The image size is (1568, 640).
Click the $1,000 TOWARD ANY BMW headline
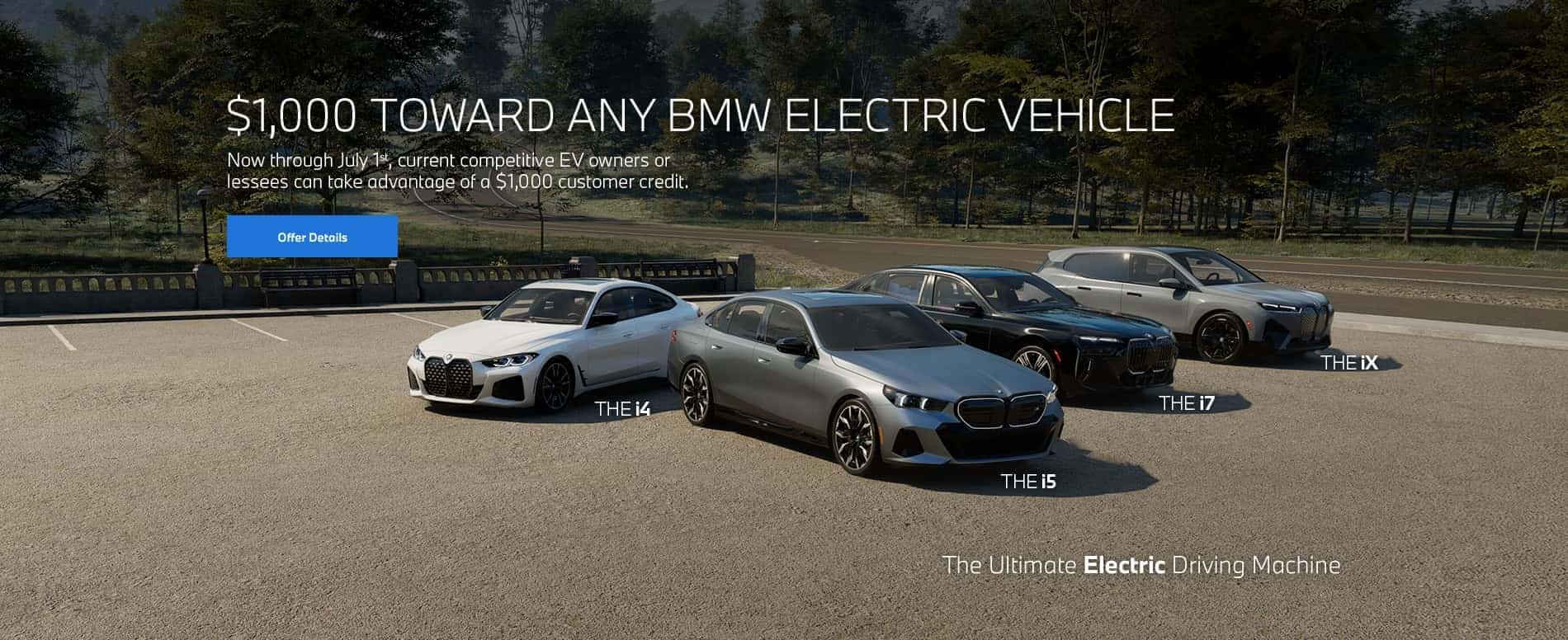point(701,115)
